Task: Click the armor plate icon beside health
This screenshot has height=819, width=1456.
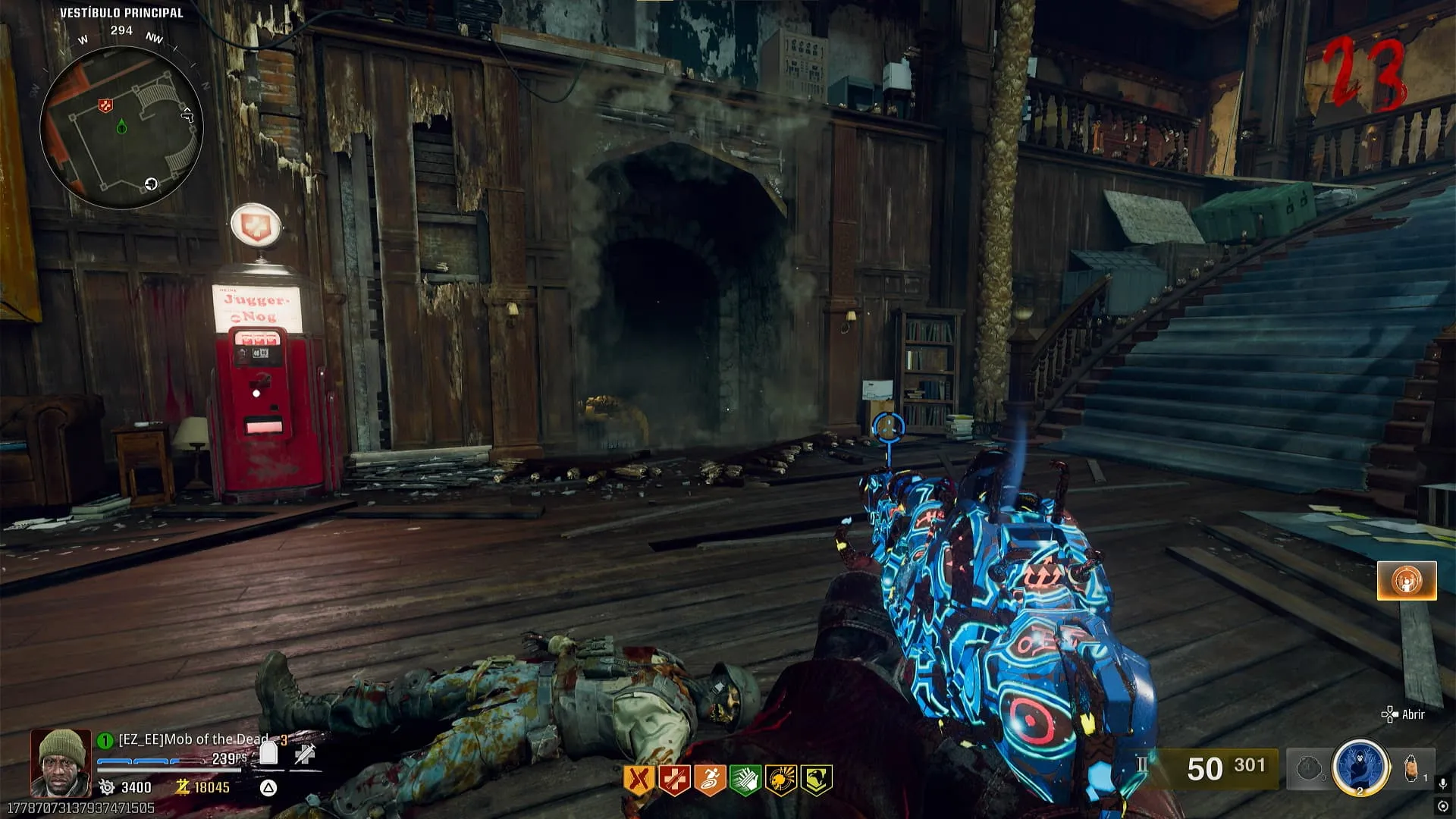Action: coord(268,753)
